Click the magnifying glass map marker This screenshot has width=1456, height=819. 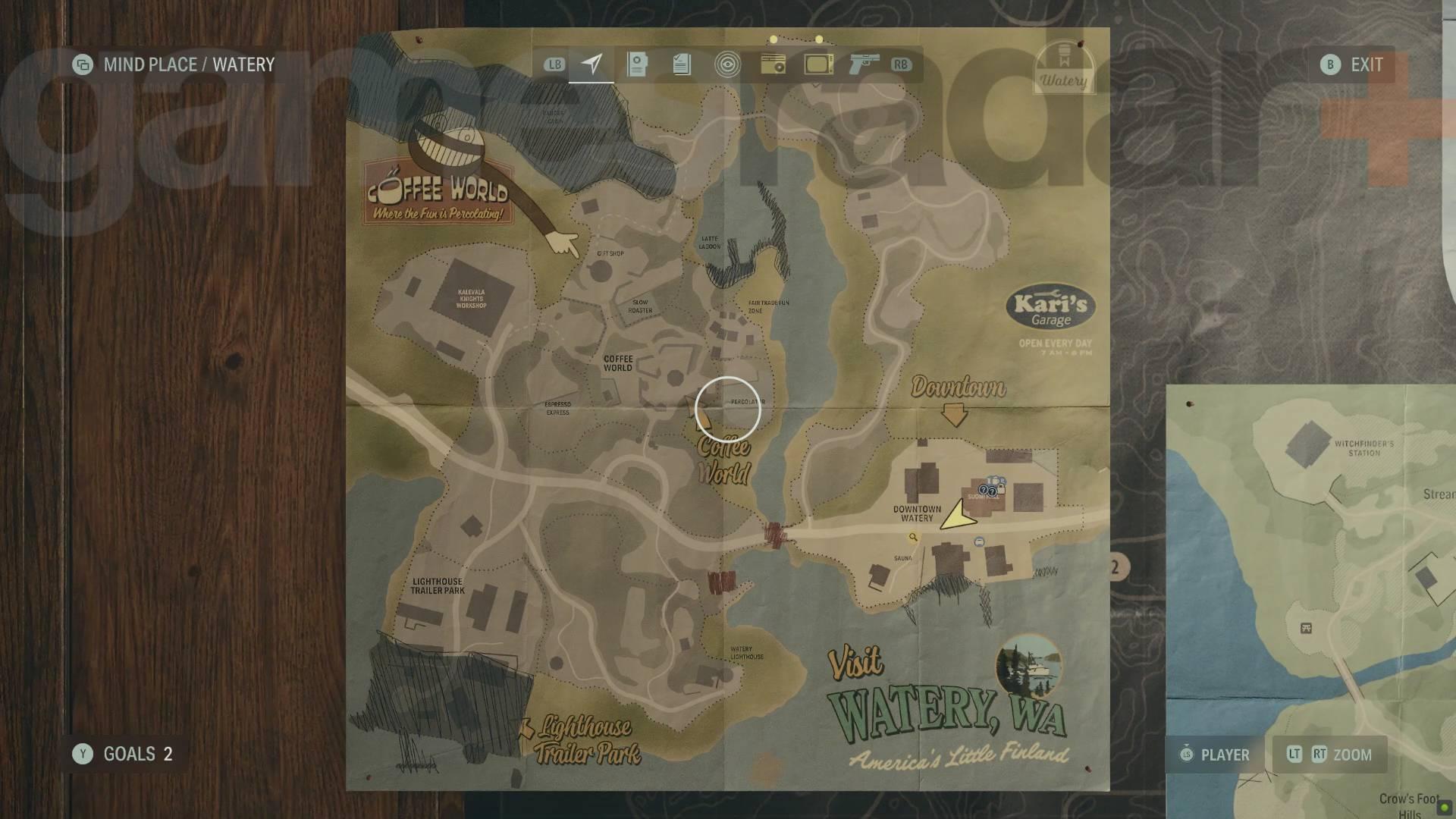point(913,537)
